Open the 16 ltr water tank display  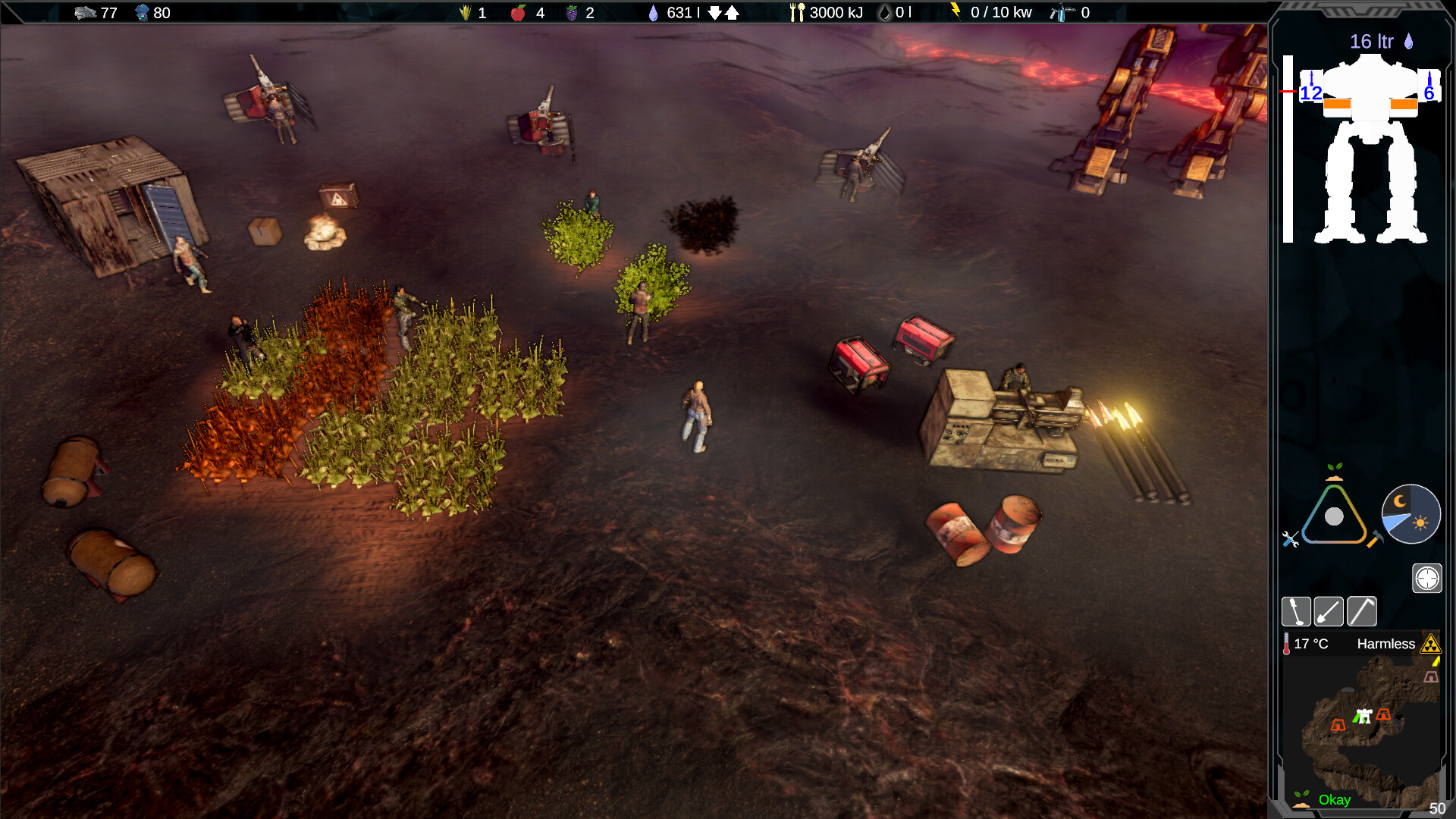click(x=1373, y=42)
